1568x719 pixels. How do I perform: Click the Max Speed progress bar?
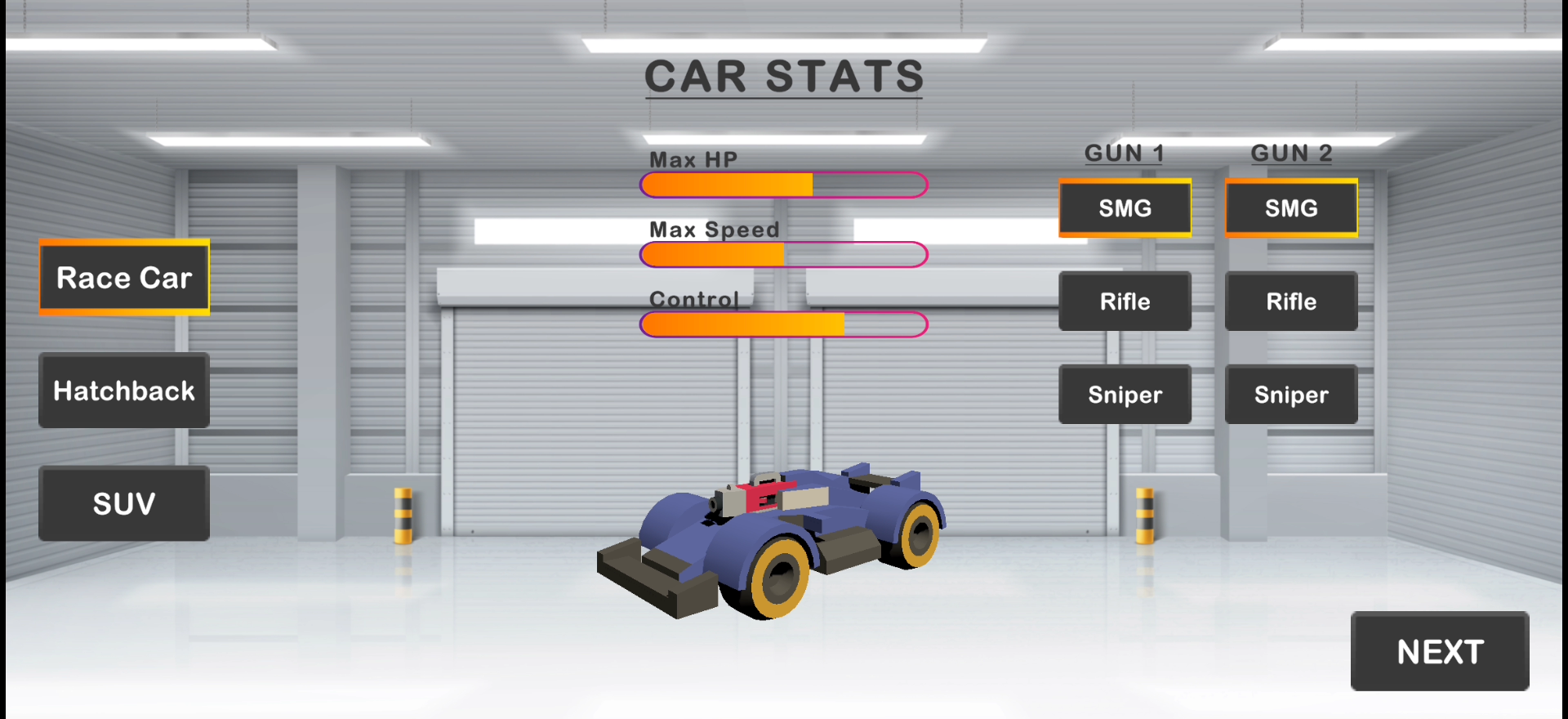tap(784, 254)
